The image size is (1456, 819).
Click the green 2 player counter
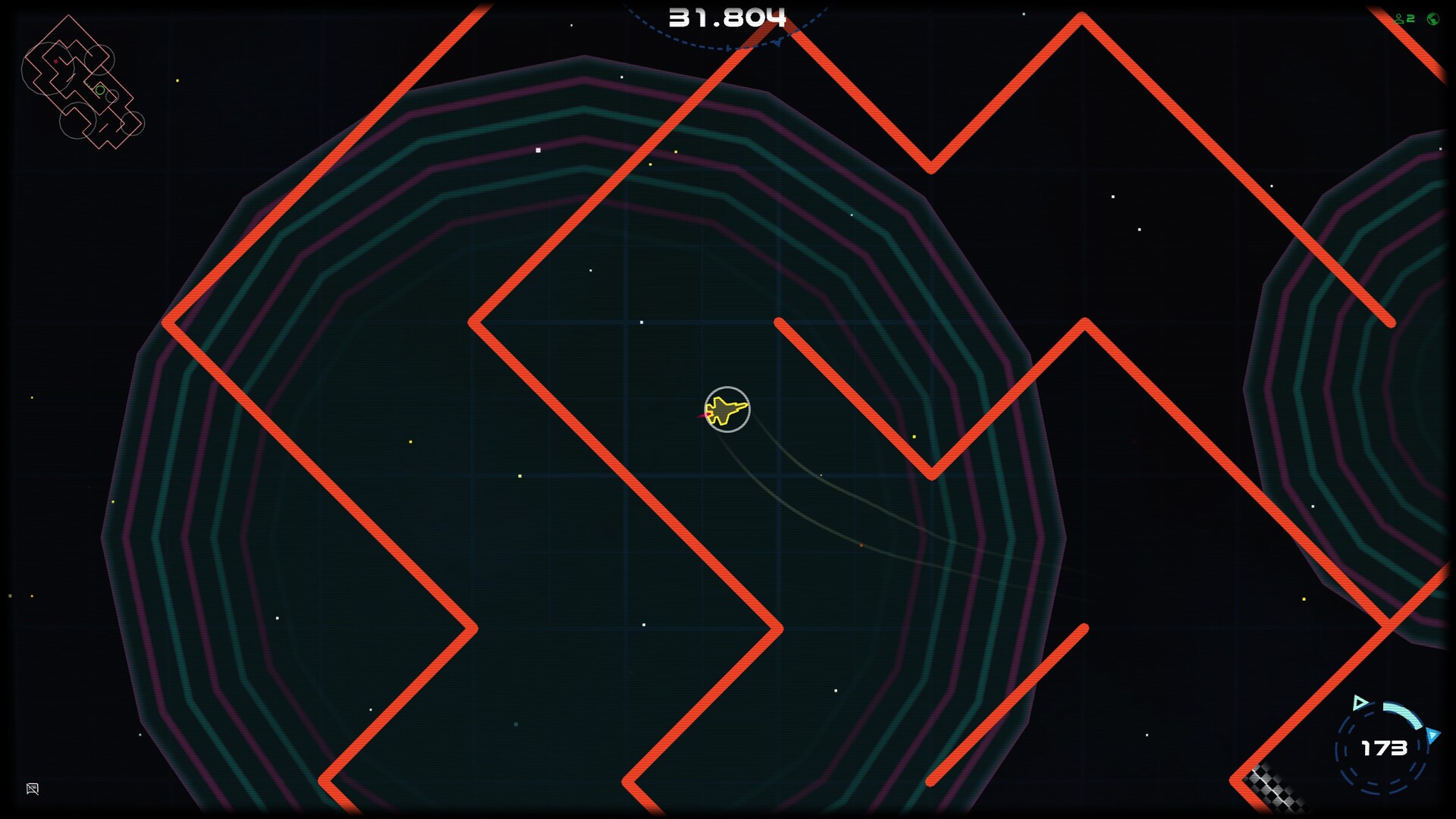click(x=1410, y=18)
